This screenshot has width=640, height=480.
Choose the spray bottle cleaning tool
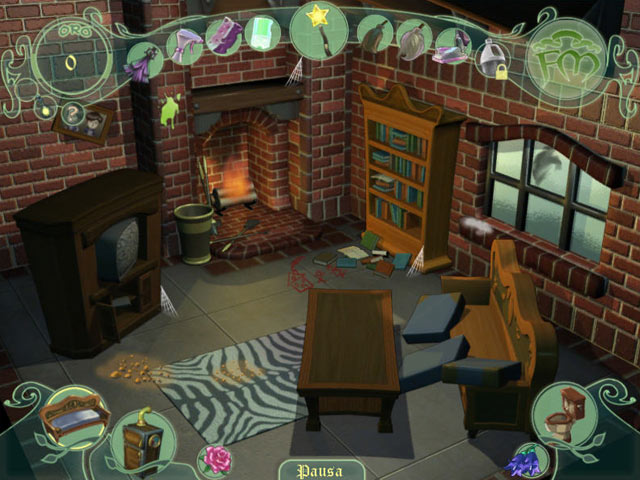185,43
